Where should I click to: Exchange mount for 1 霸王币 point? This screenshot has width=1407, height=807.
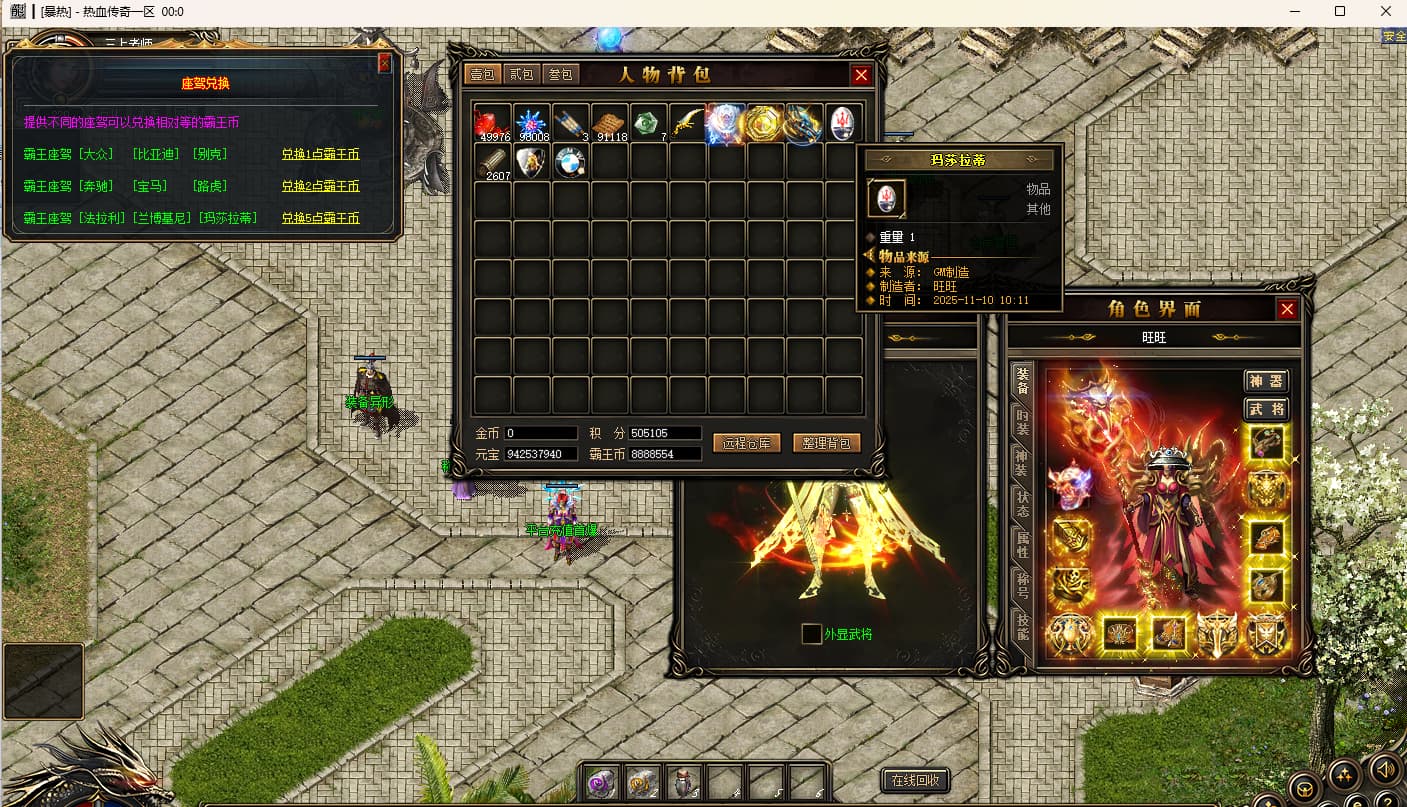pos(320,154)
